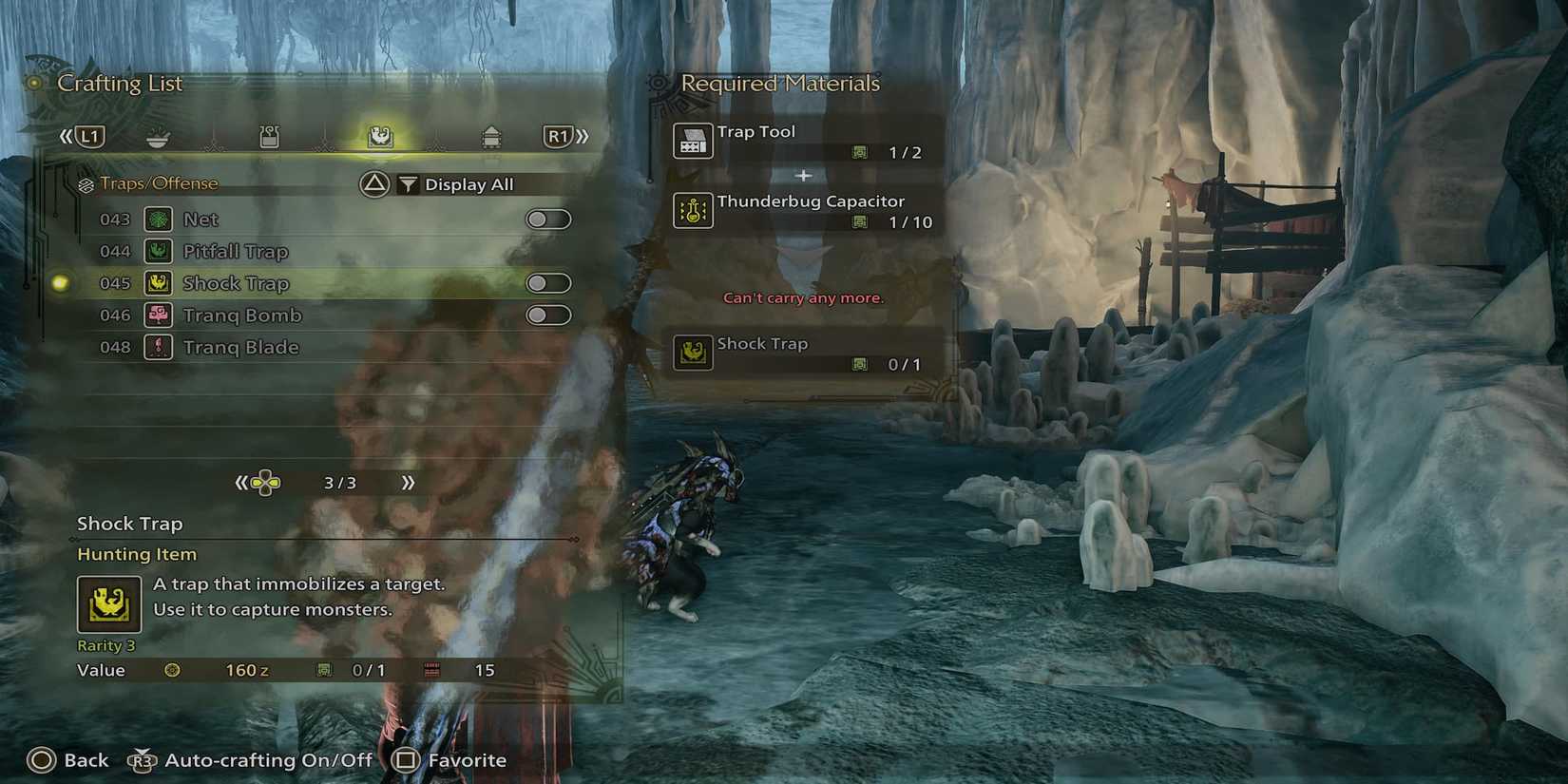Toggle the Tranq Bomb switch

tap(548, 315)
